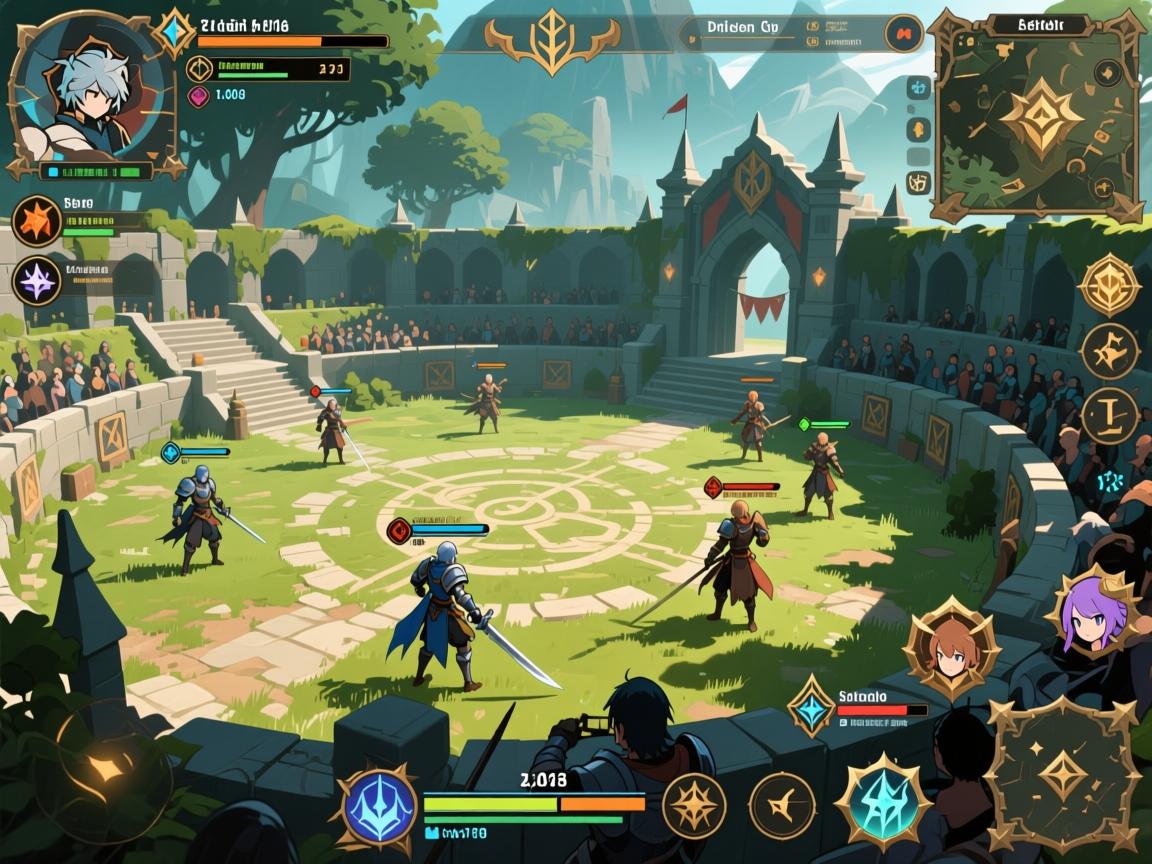Select the orange star buff icon
The height and width of the screenshot is (864, 1152).
tap(37, 221)
